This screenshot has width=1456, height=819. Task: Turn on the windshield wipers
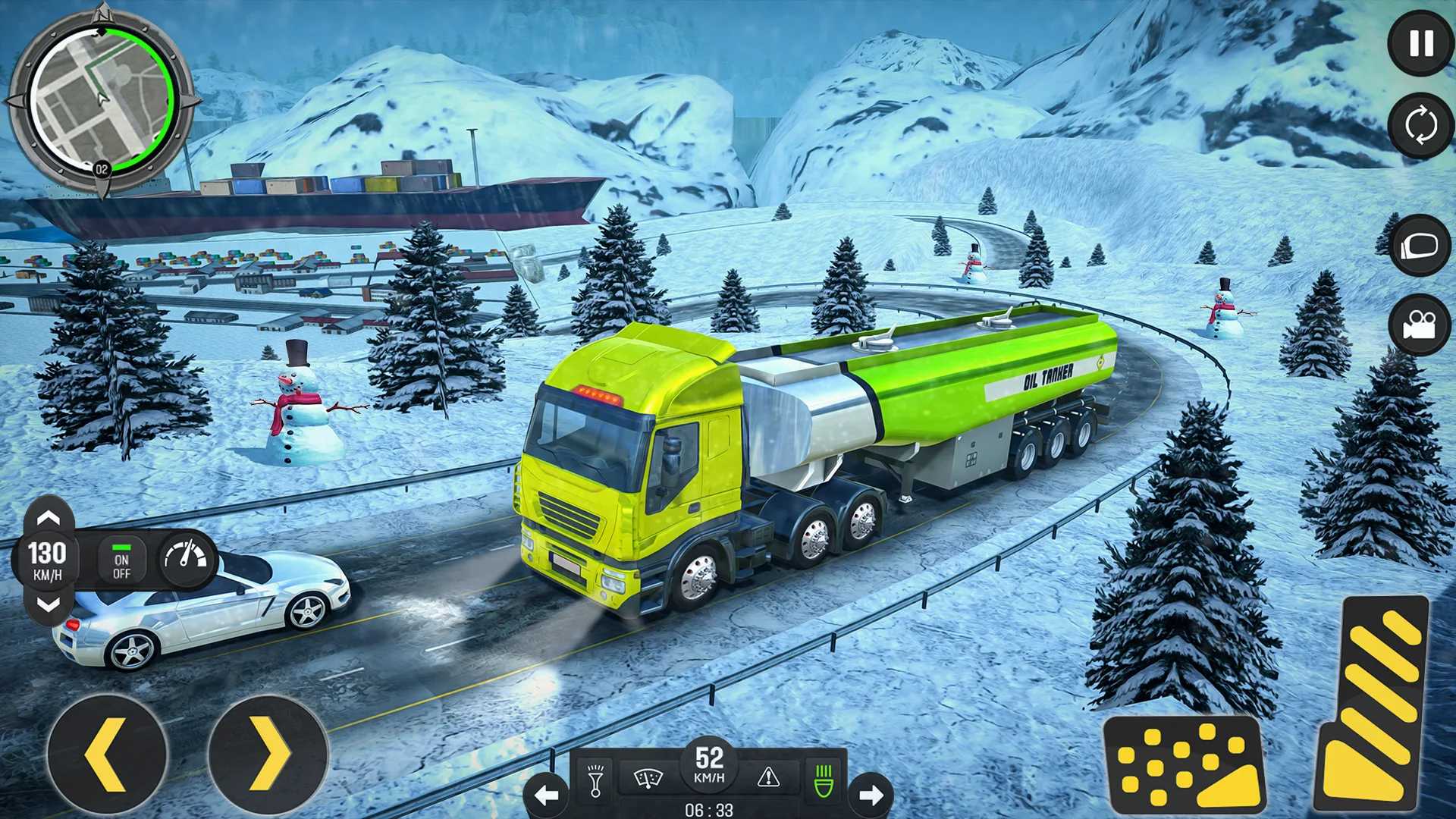click(648, 778)
